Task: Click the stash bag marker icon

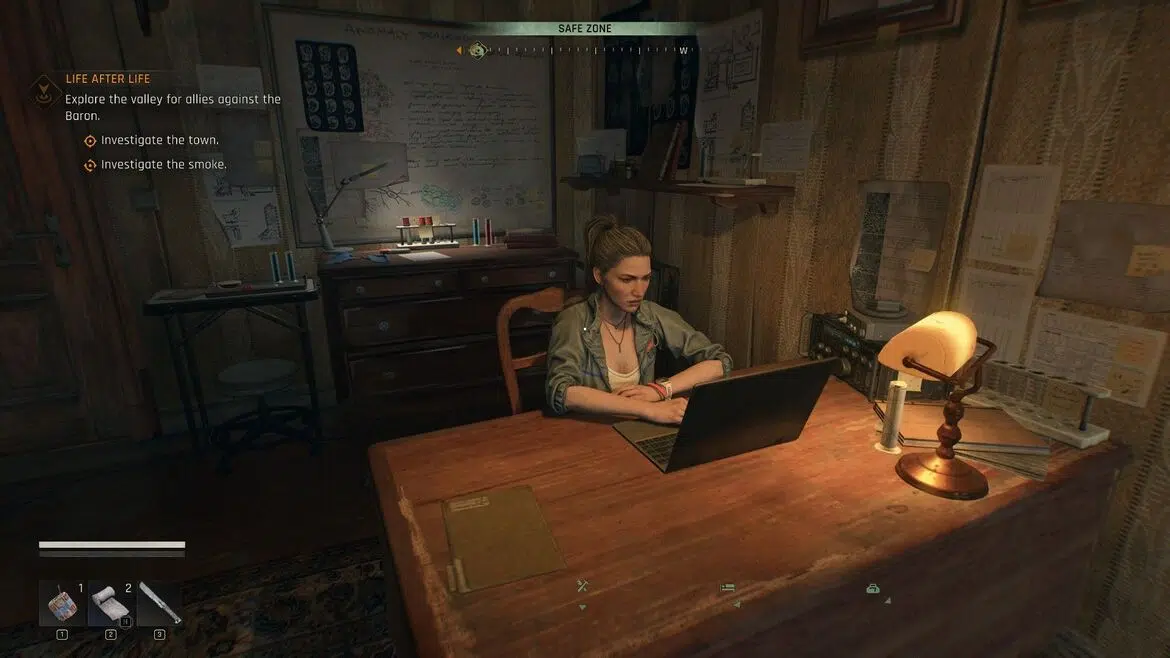Action: [x=872, y=589]
